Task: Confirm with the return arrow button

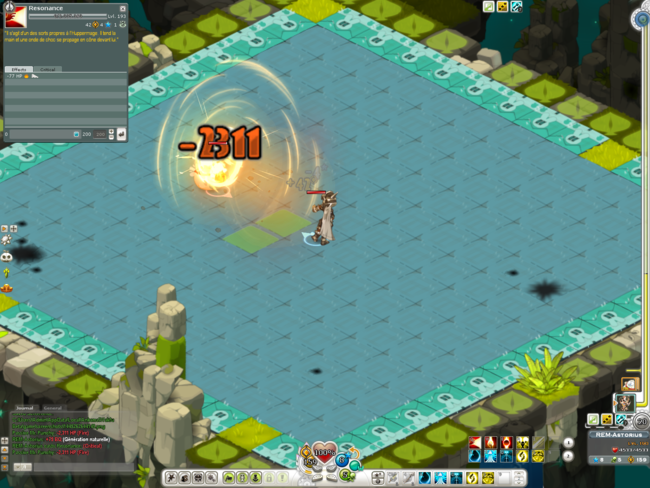Action: click(x=122, y=134)
